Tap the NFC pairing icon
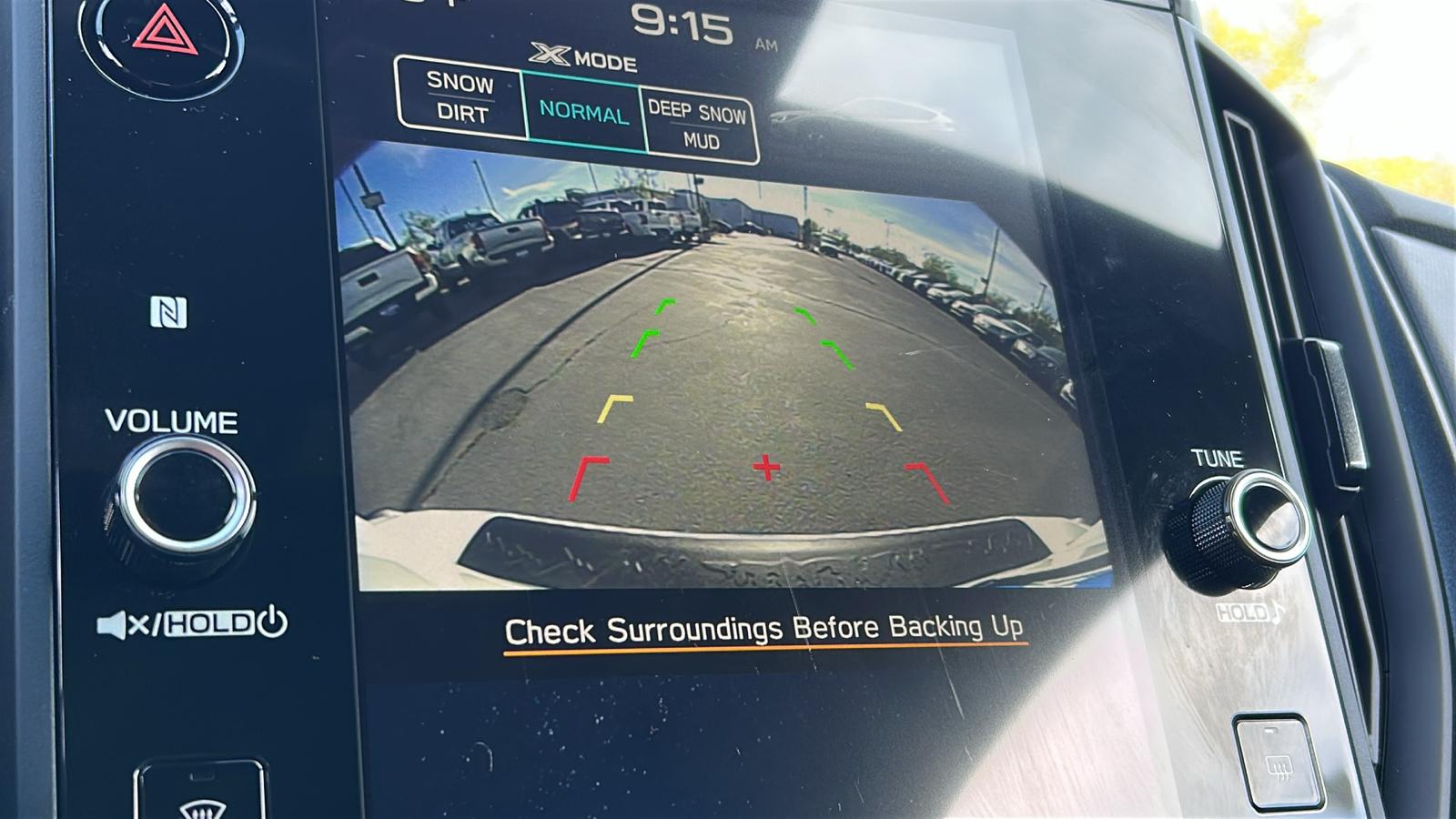Image resolution: width=1456 pixels, height=819 pixels. (x=168, y=312)
